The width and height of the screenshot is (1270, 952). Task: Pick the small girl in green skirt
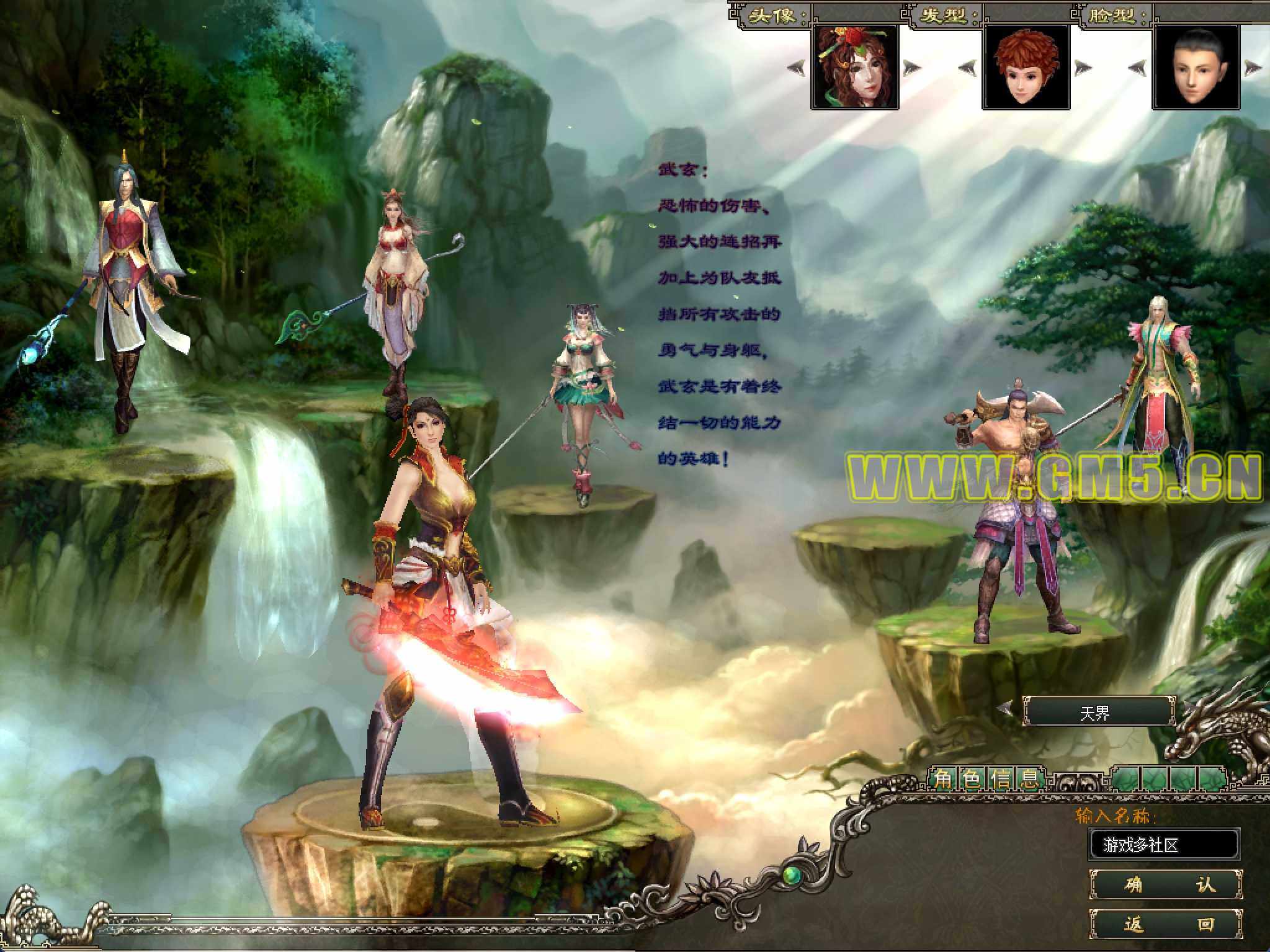point(580,397)
